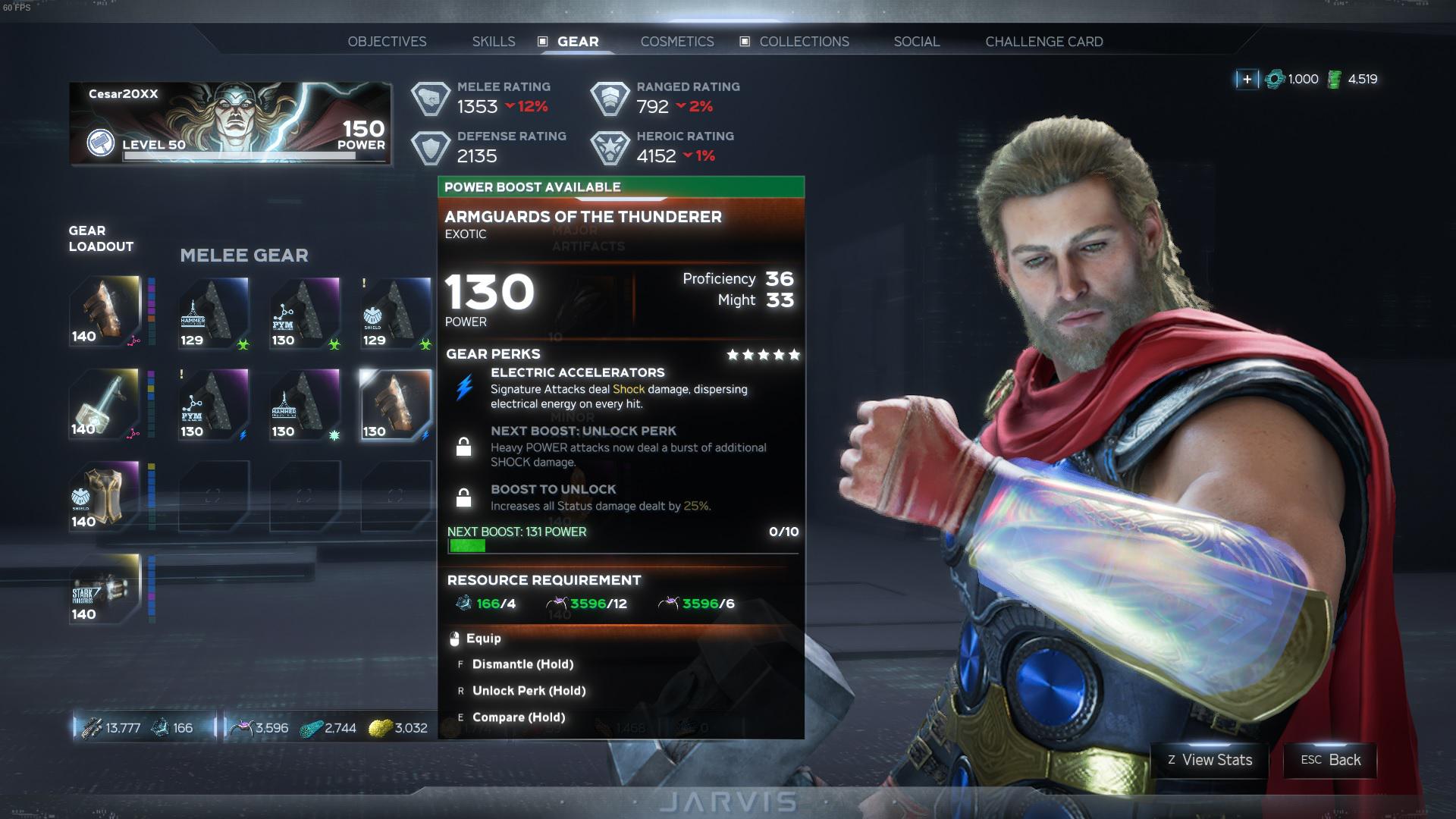
Task: Click the Upgrade Modules icon at bottom
Action: pyautogui.click(x=93, y=727)
